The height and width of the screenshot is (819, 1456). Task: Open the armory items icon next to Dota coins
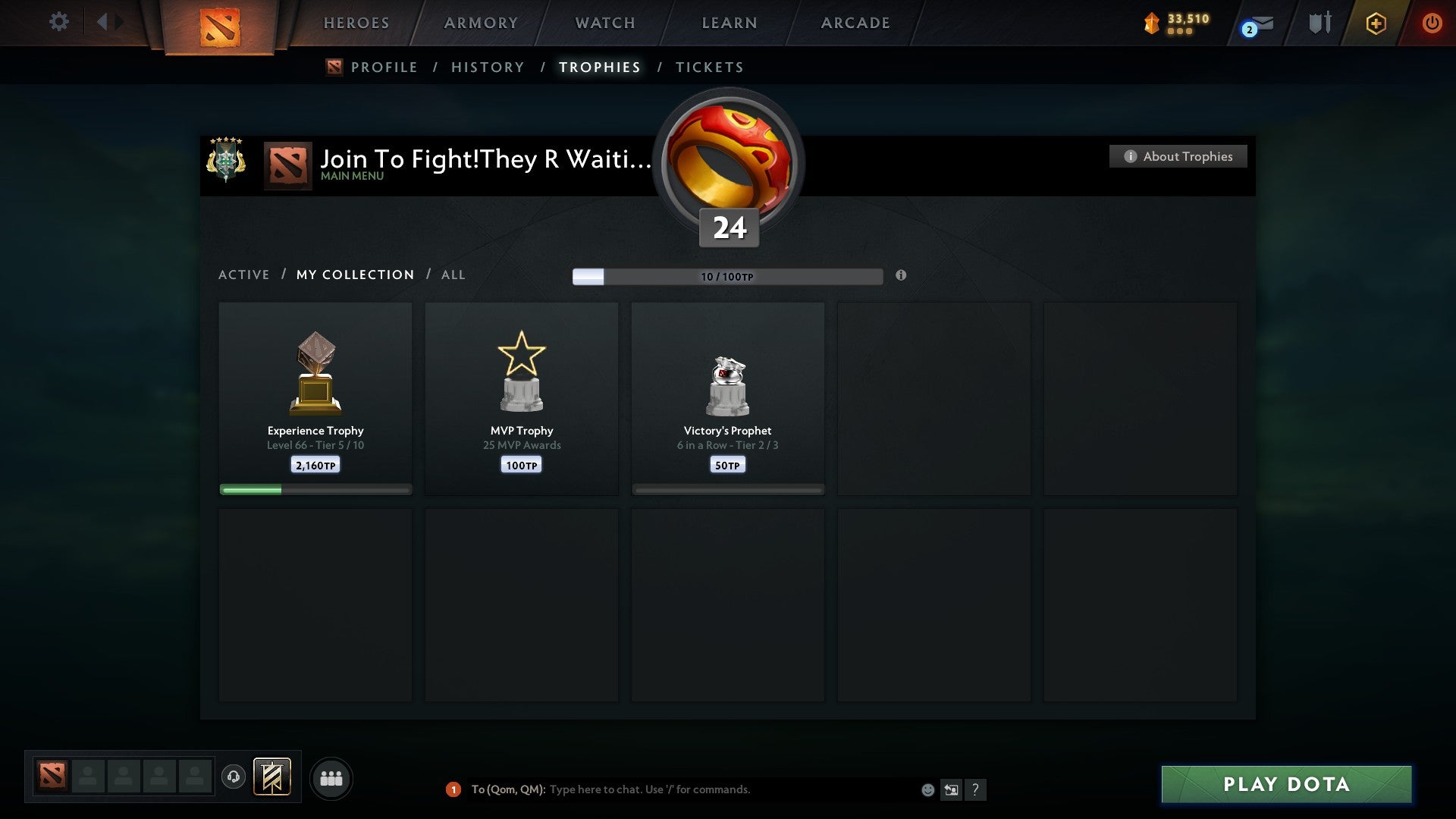pos(1319,23)
